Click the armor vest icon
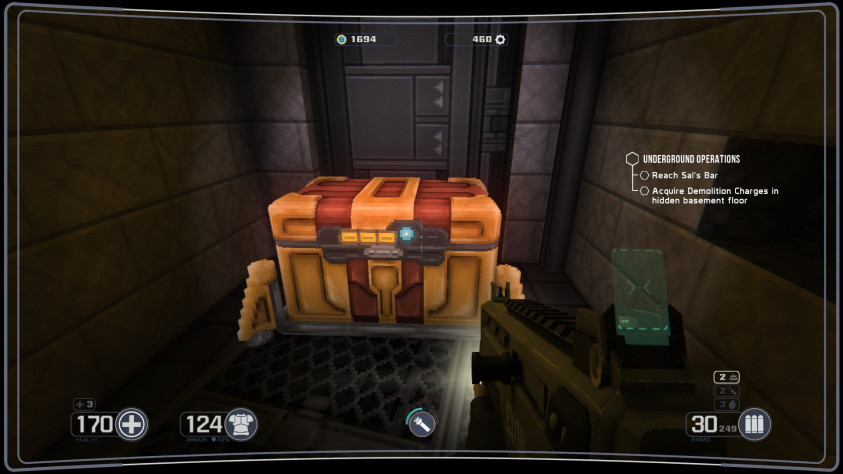The image size is (843, 474). point(241,424)
